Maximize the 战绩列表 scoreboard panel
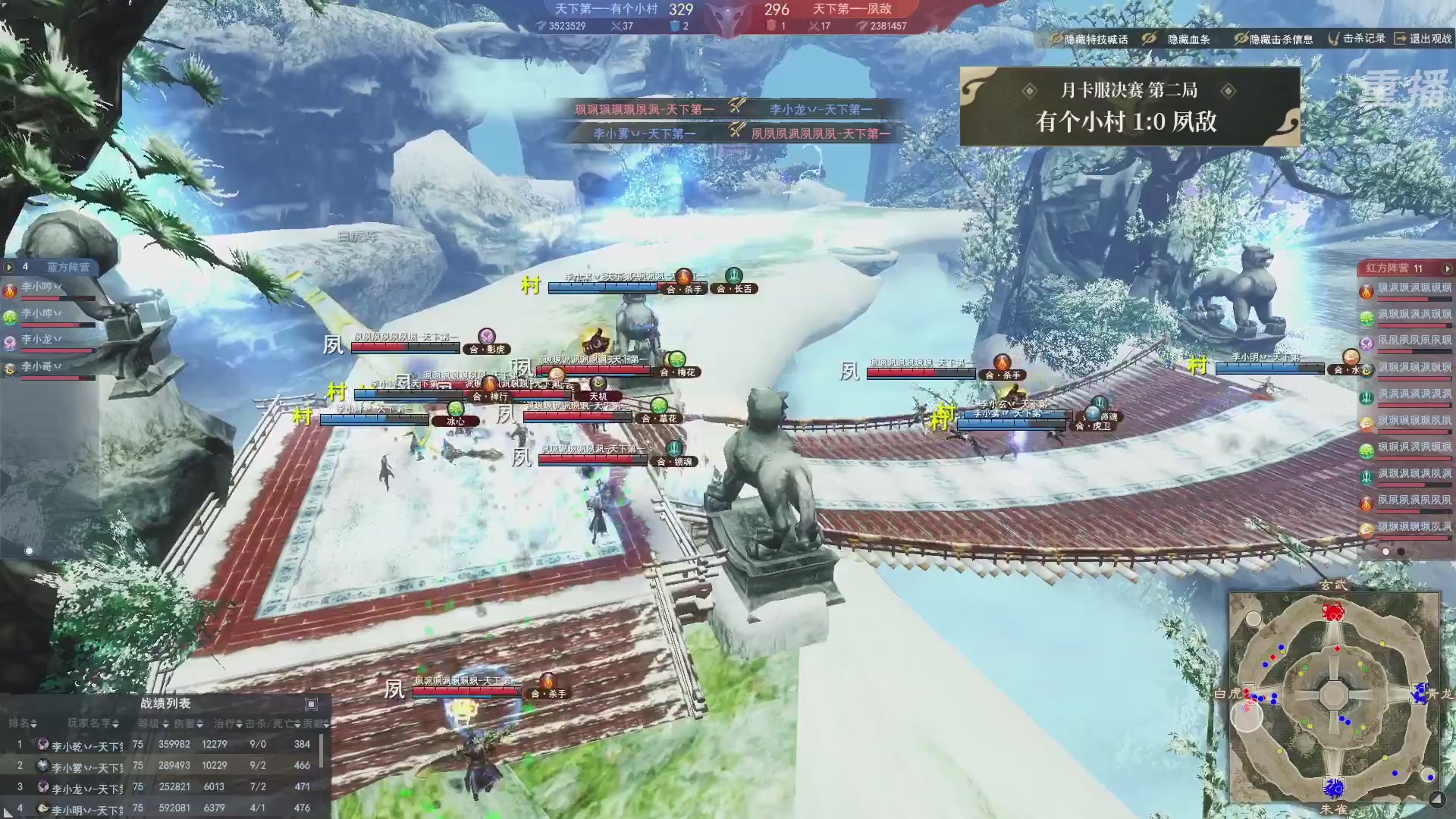The image size is (1456, 819). click(x=310, y=704)
